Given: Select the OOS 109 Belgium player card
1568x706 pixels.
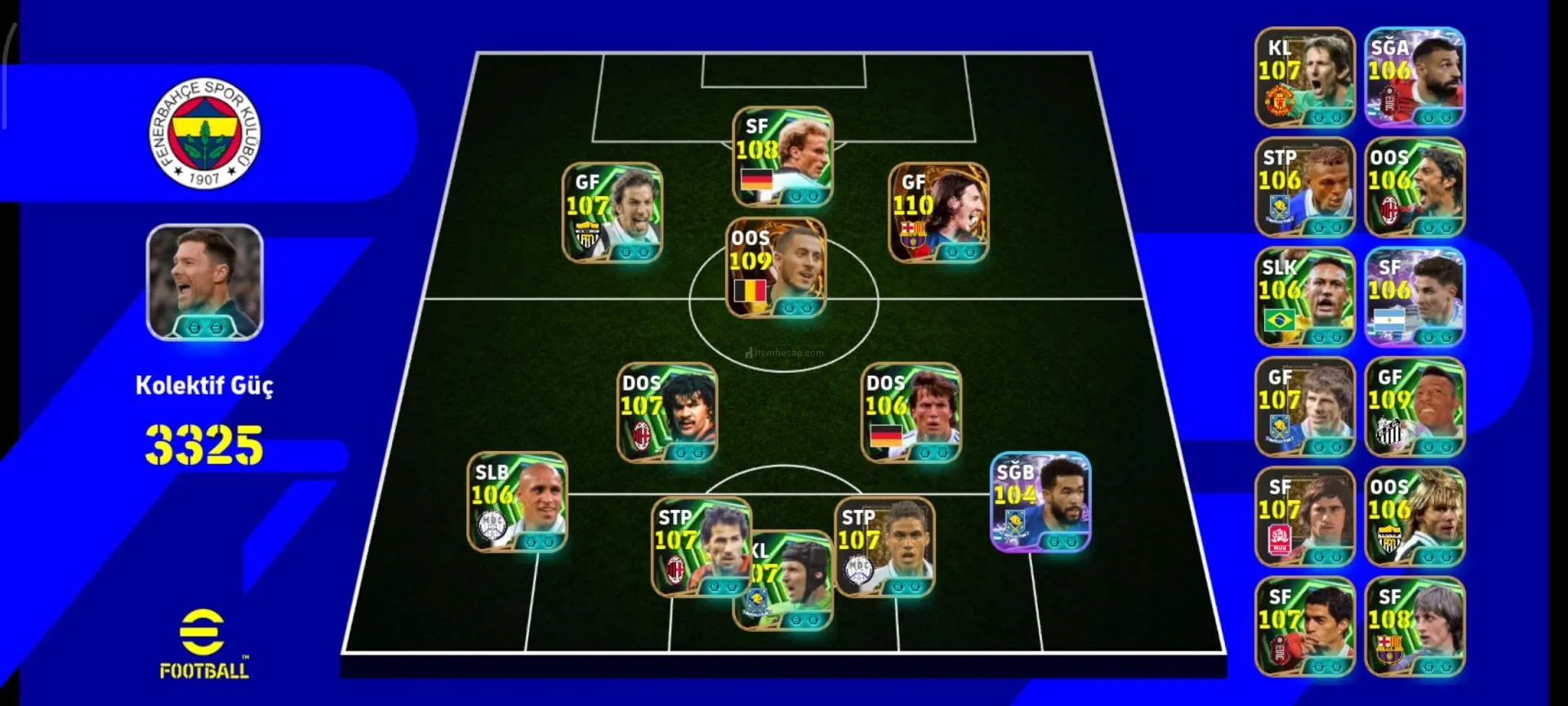Looking at the screenshot, I should [776, 268].
